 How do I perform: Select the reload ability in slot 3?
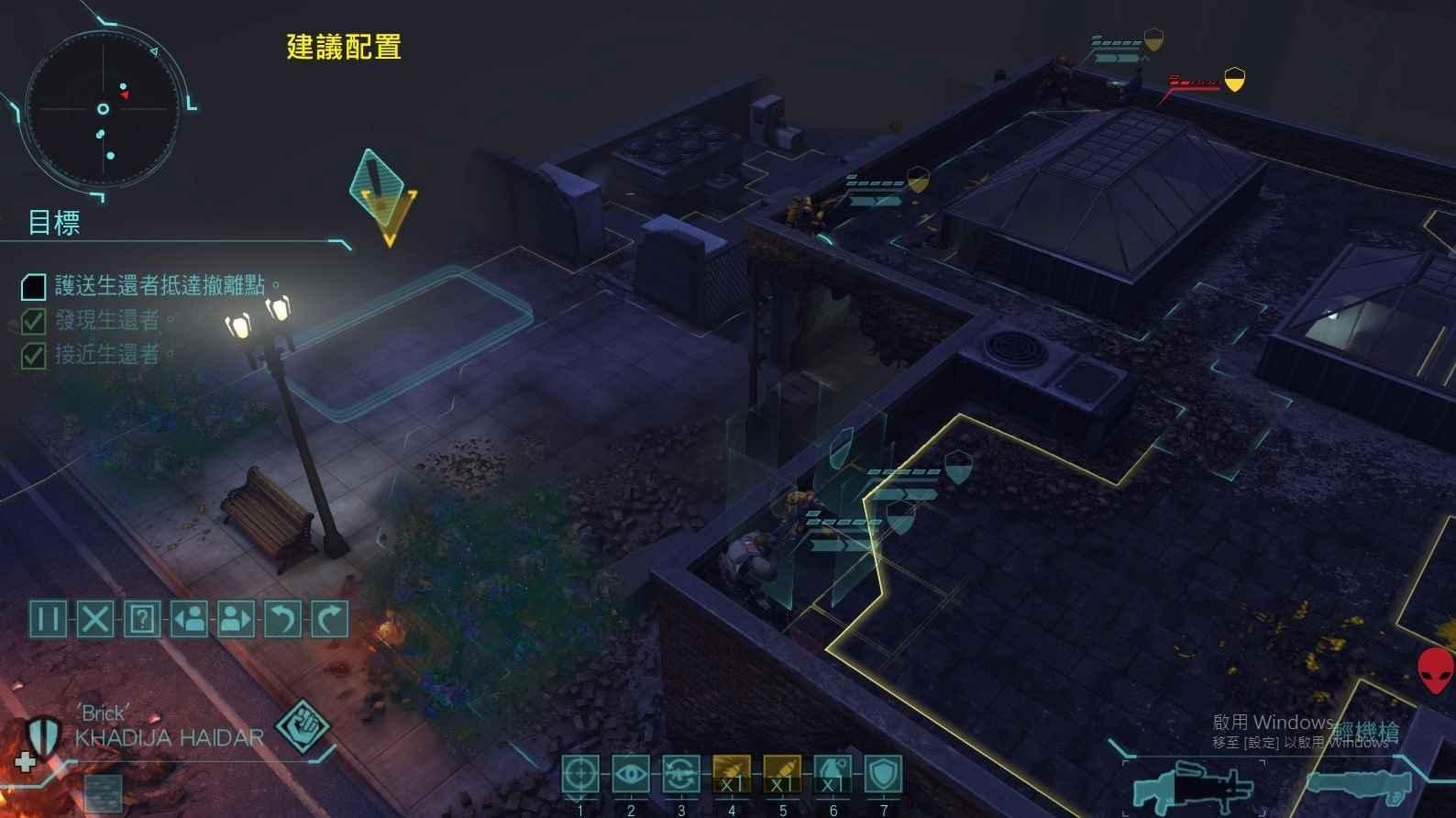coord(681,775)
